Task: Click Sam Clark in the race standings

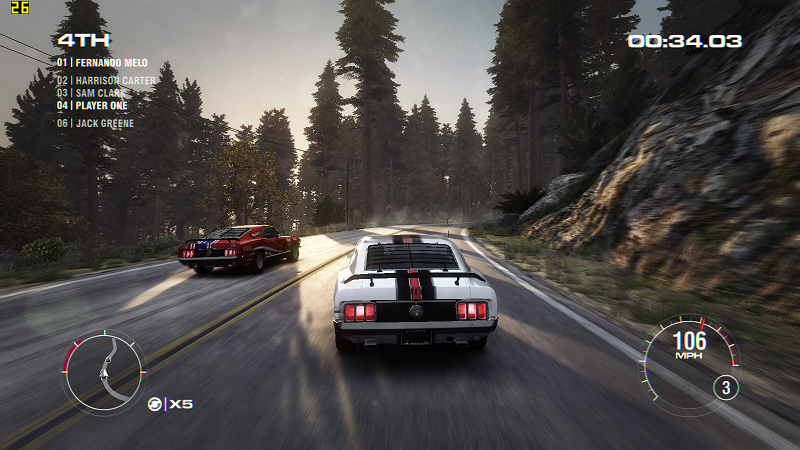Action: coord(96,92)
